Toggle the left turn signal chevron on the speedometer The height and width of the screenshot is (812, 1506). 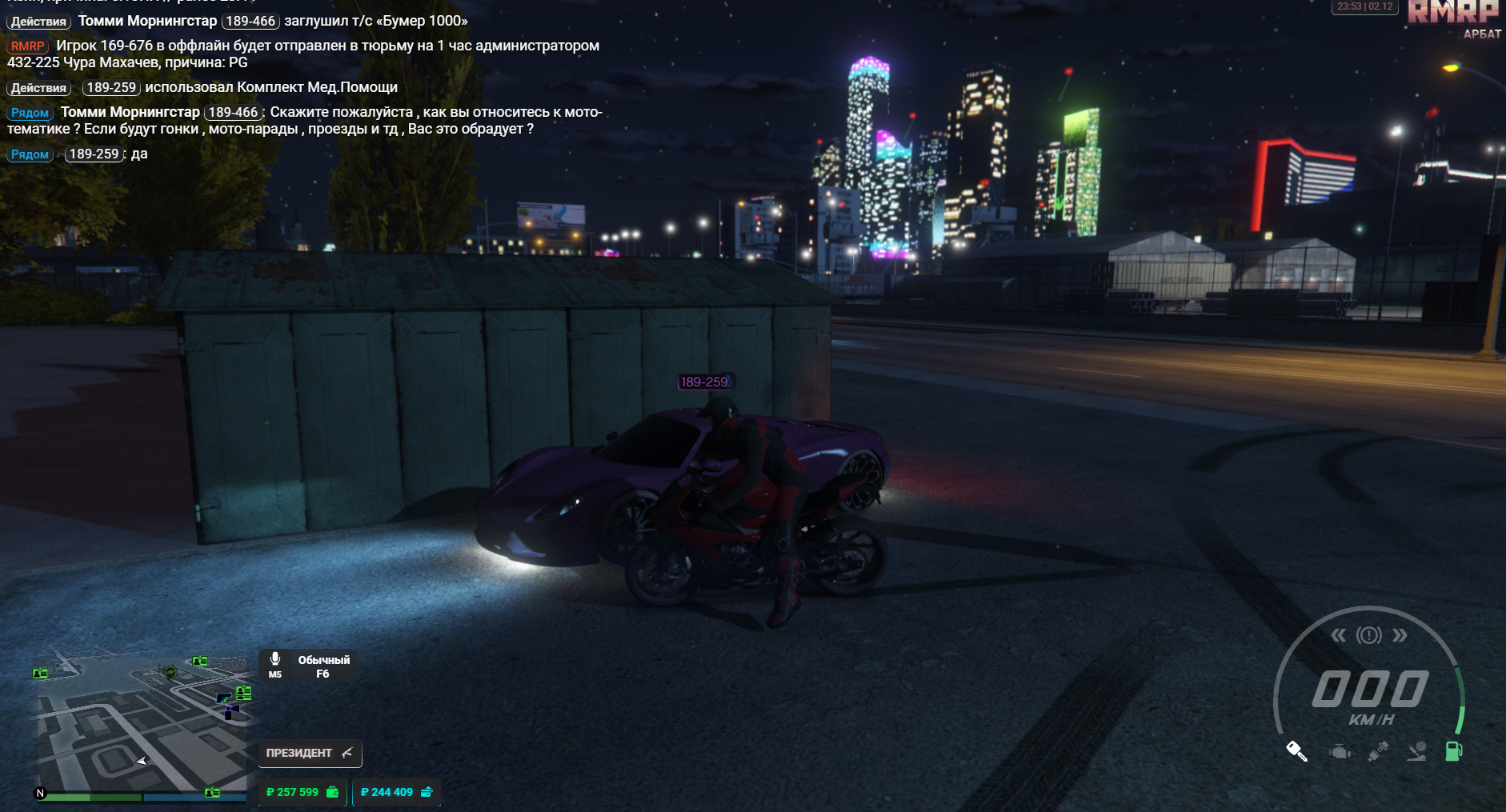[x=1340, y=634]
